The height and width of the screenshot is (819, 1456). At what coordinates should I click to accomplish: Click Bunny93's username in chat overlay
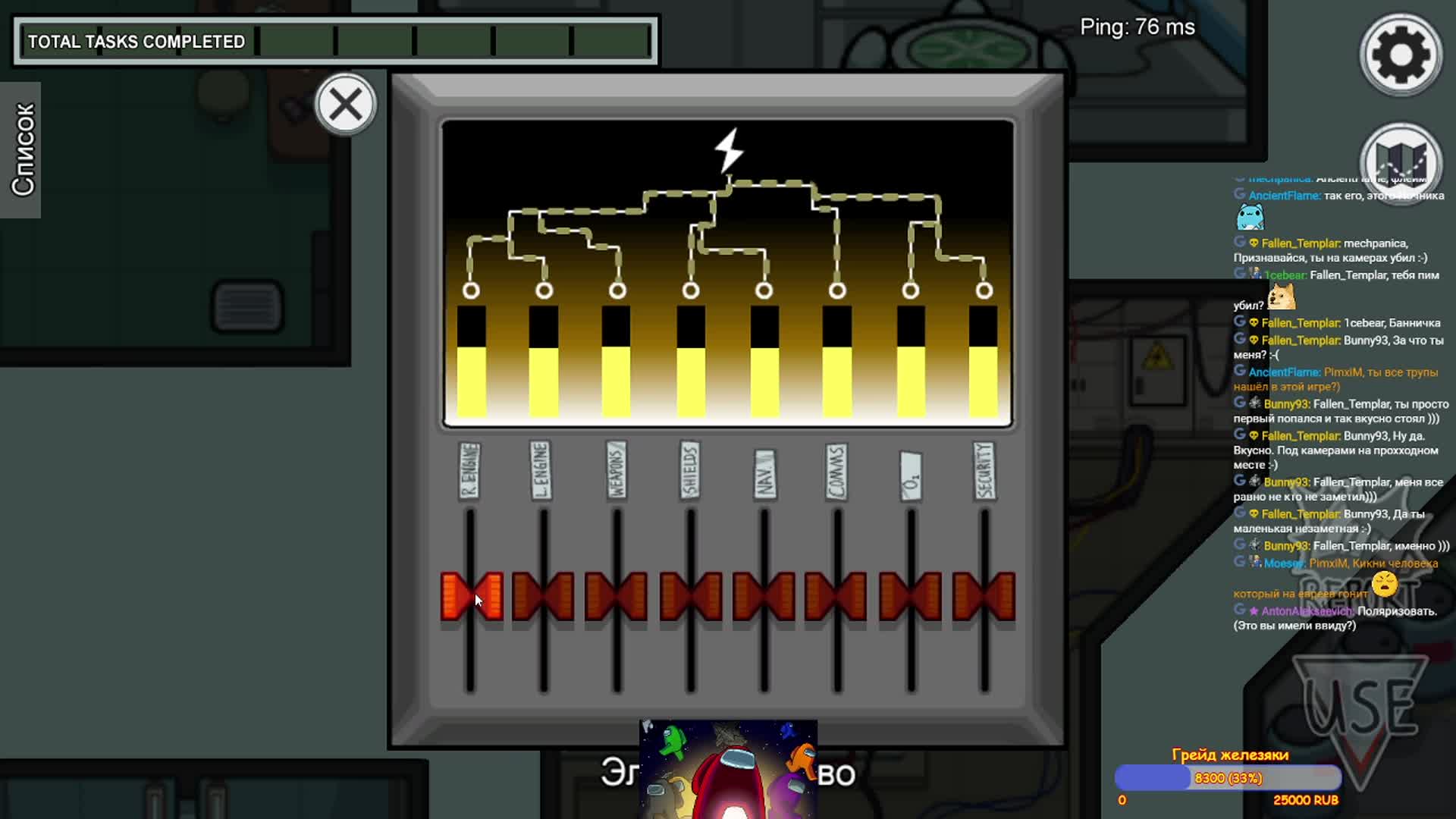1286,404
